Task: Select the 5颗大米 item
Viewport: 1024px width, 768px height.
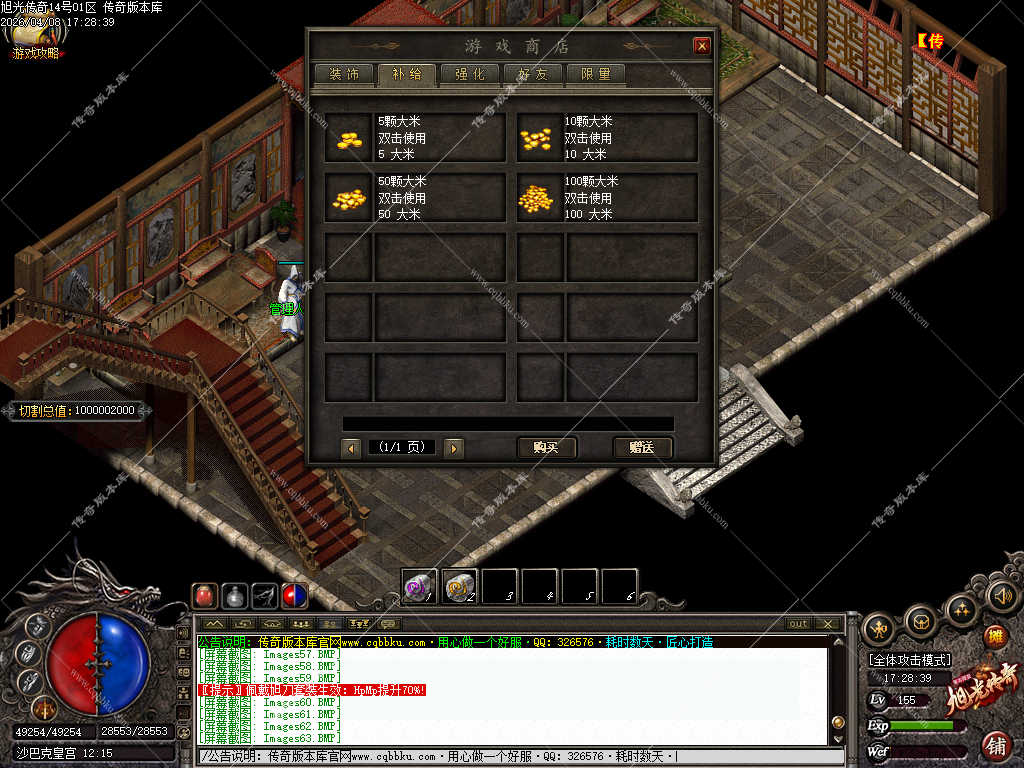Action: point(349,138)
